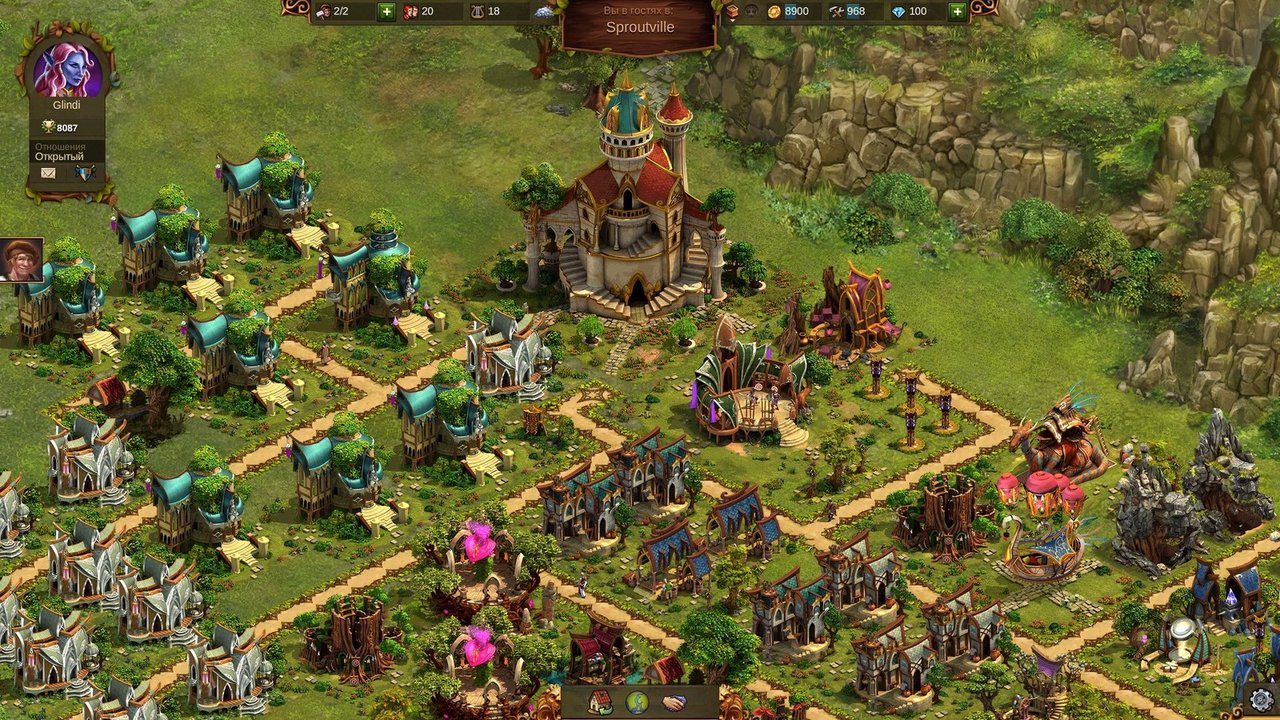Open settings with the gear icon
This screenshot has height=720, width=1280.
(1262, 699)
